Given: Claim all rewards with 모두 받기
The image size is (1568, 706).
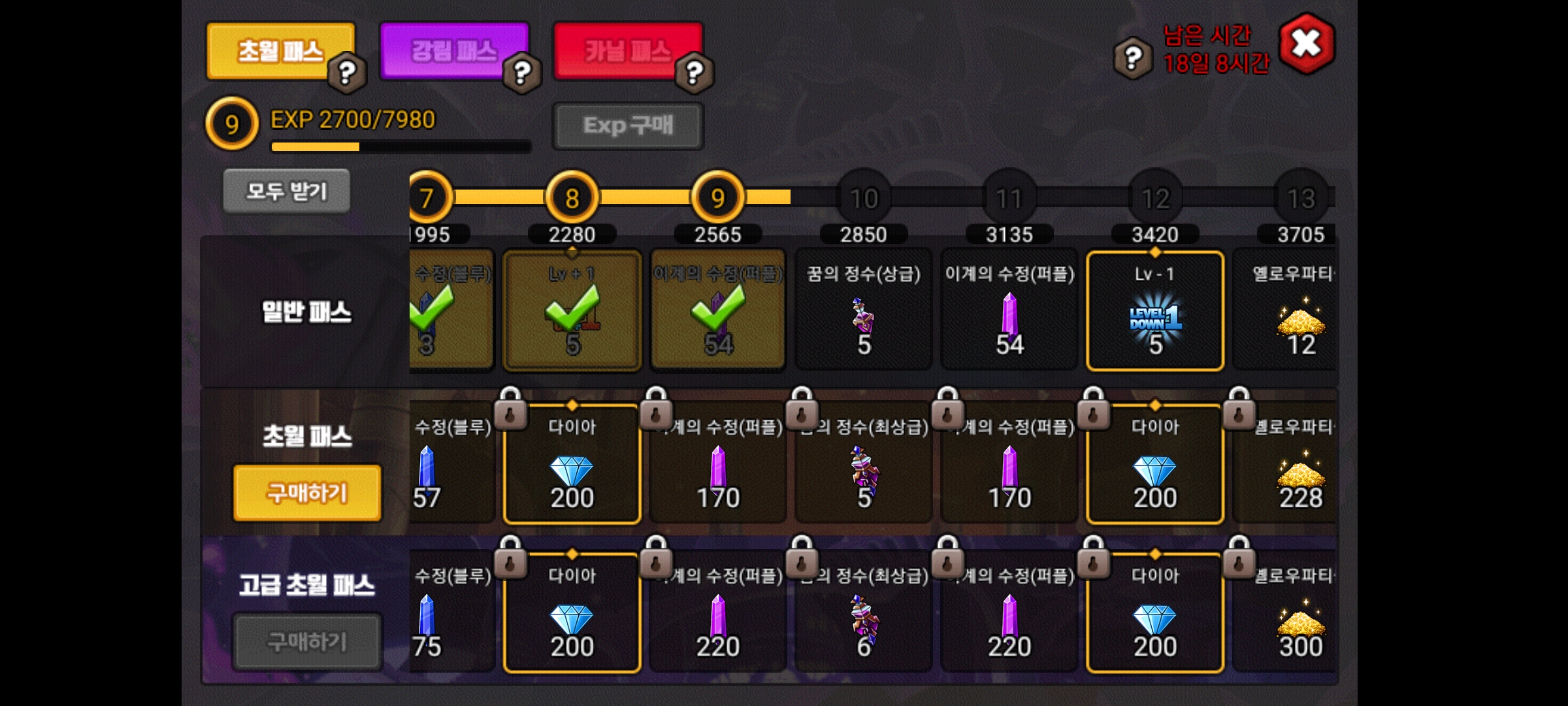Looking at the screenshot, I should (287, 192).
